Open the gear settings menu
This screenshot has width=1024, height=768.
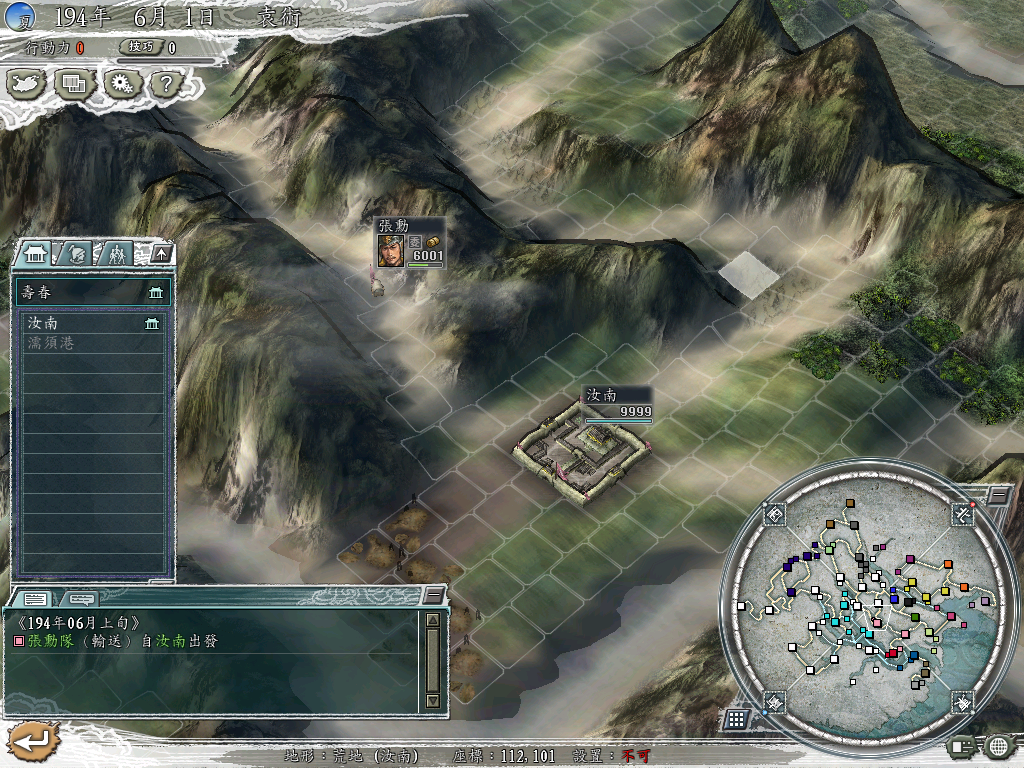[x=121, y=84]
